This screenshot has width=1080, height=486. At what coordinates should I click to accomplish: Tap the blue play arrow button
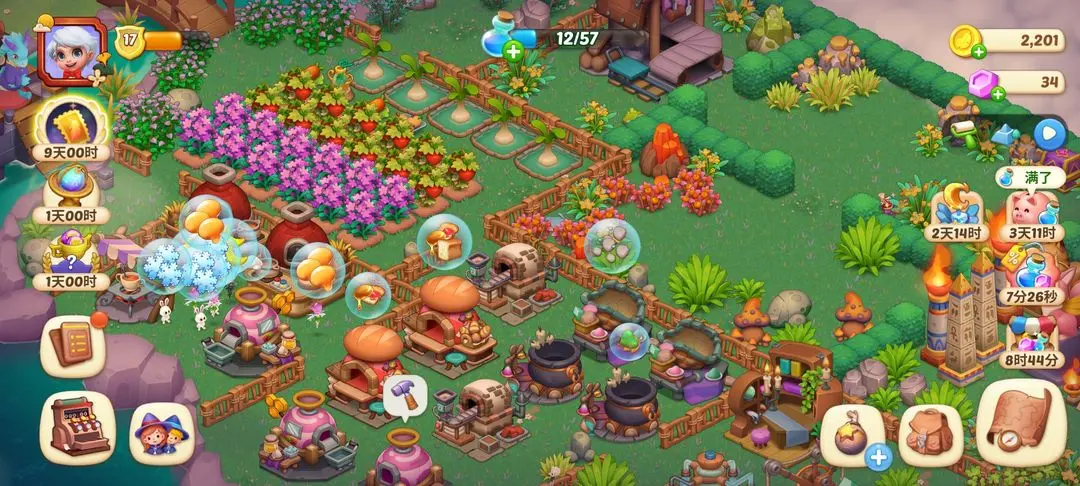pyautogui.click(x=1048, y=132)
